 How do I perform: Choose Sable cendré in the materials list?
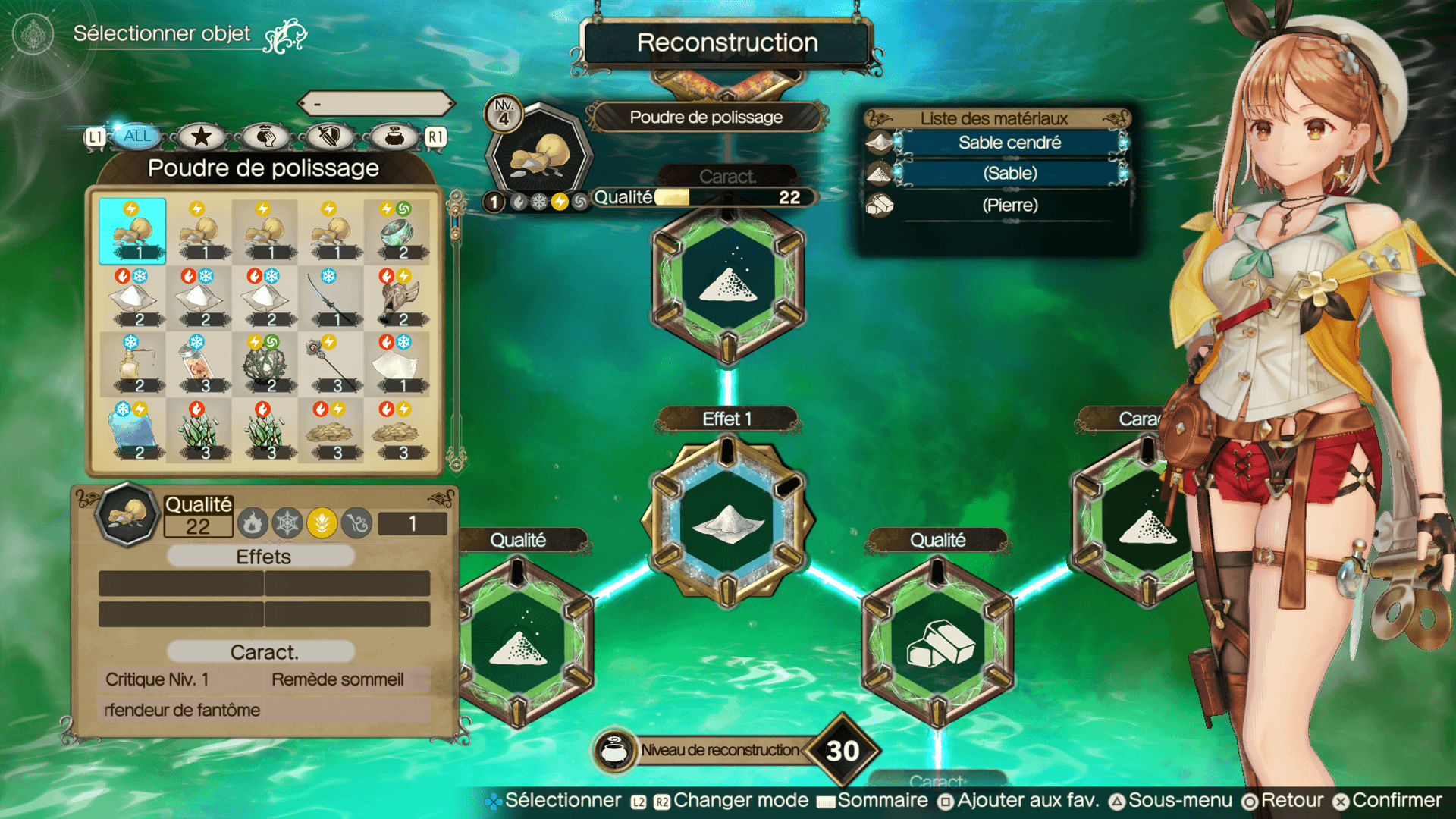(1009, 143)
